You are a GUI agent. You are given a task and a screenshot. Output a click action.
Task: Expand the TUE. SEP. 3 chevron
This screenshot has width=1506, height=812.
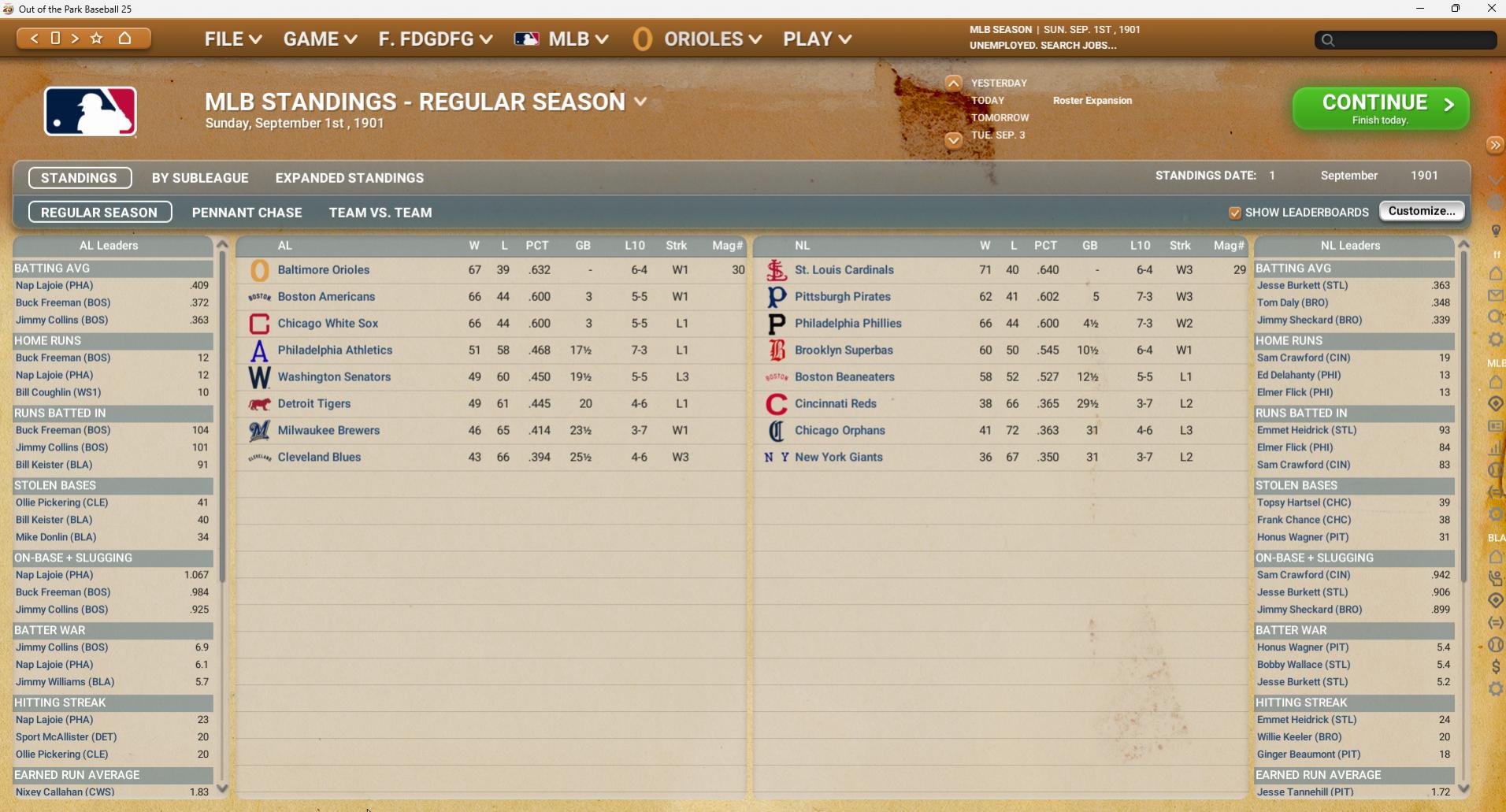(x=954, y=140)
